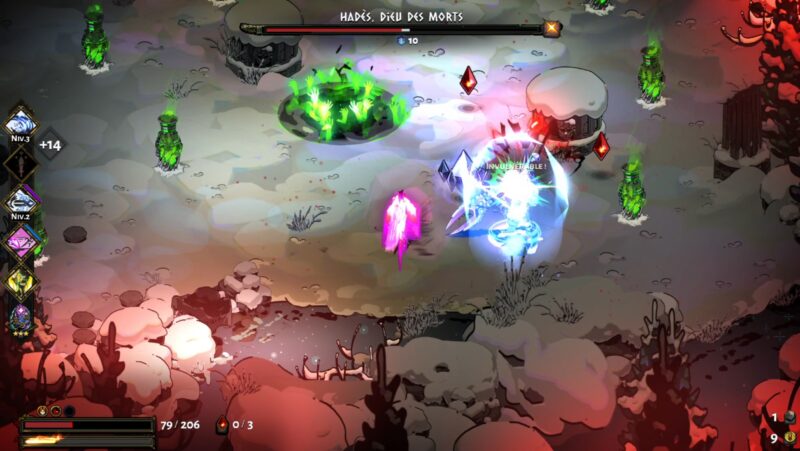Select the Niv.2 boon icon
This screenshot has height=451, width=800.
coord(19,200)
